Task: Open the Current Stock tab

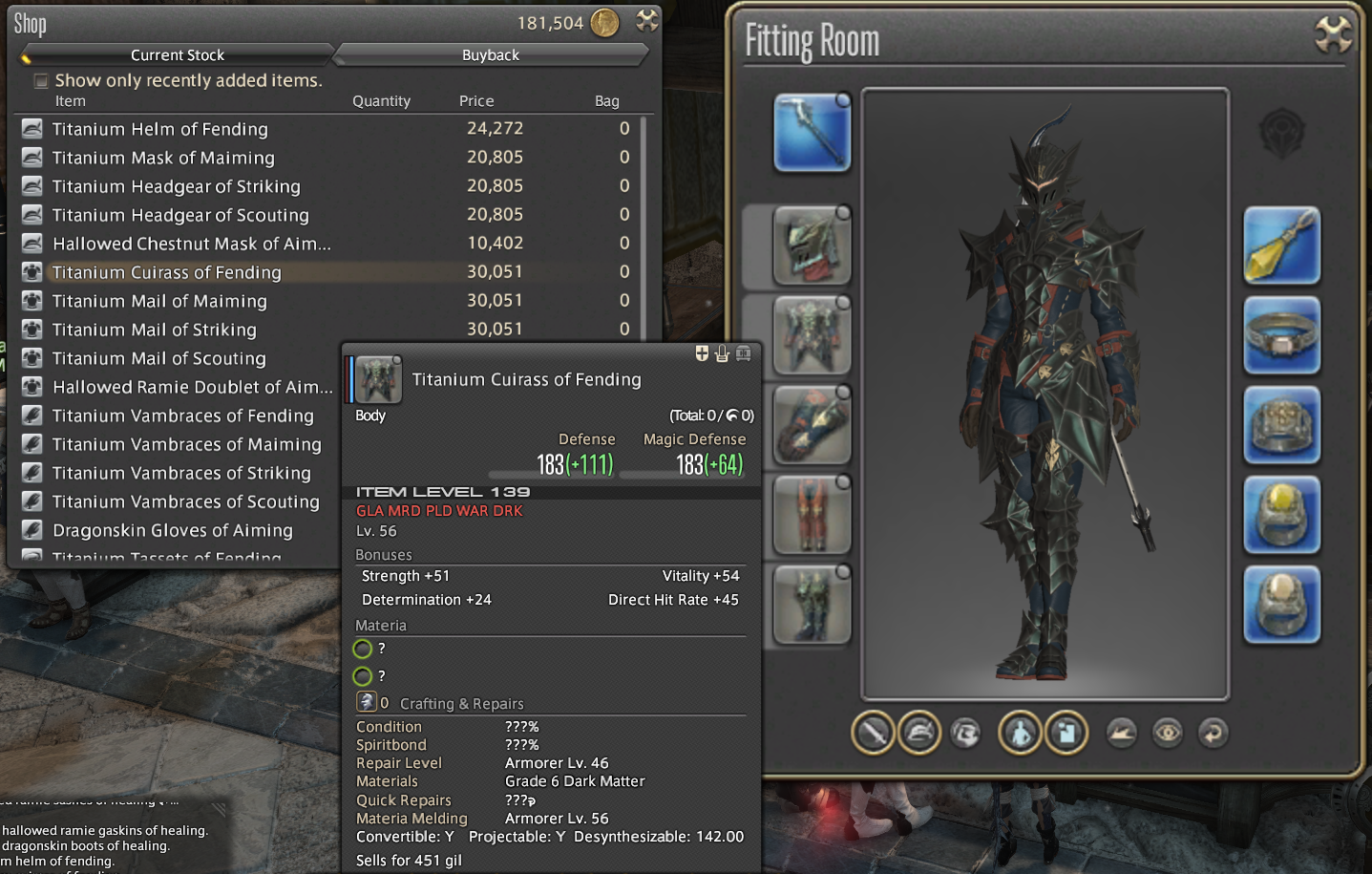Action: coord(178,55)
